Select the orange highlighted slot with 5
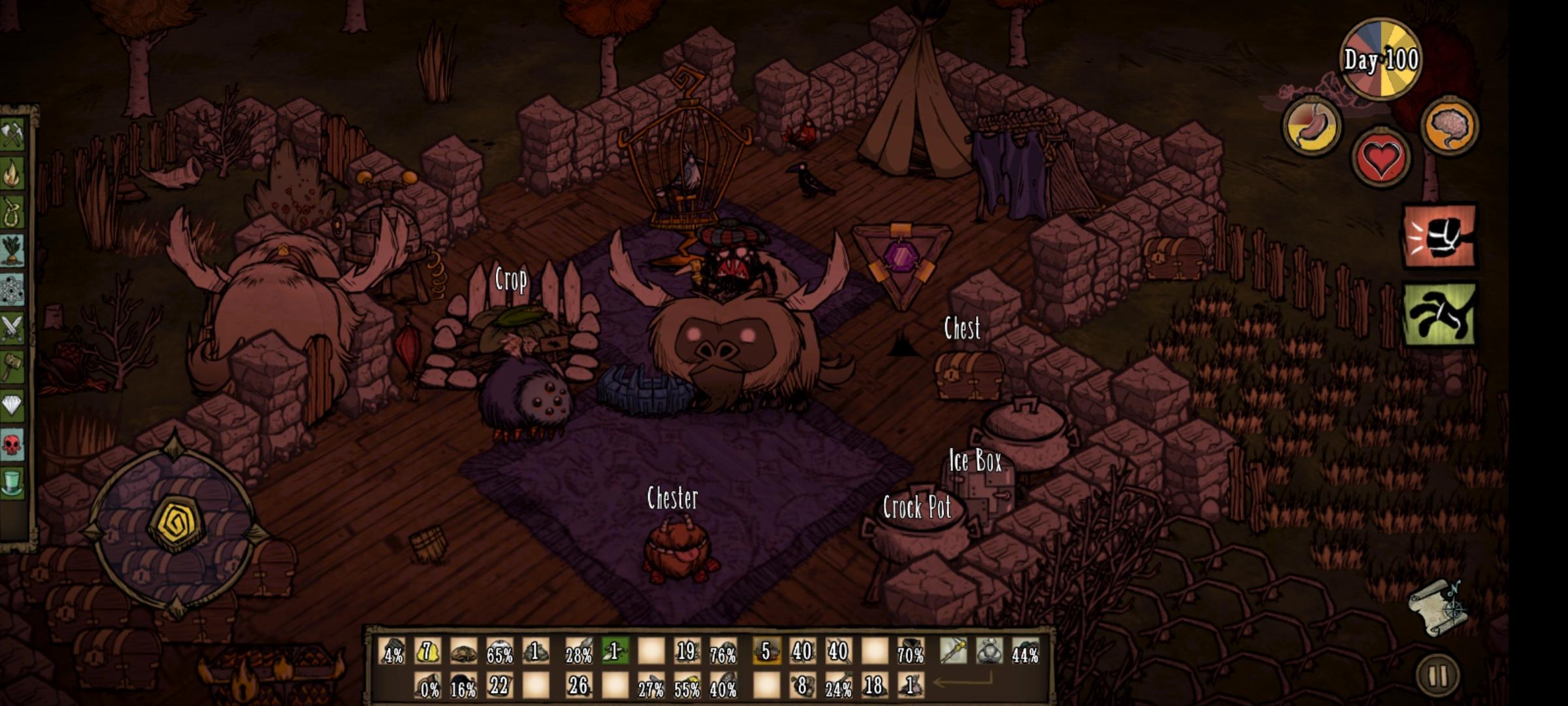The height and width of the screenshot is (706, 1568). 766,652
